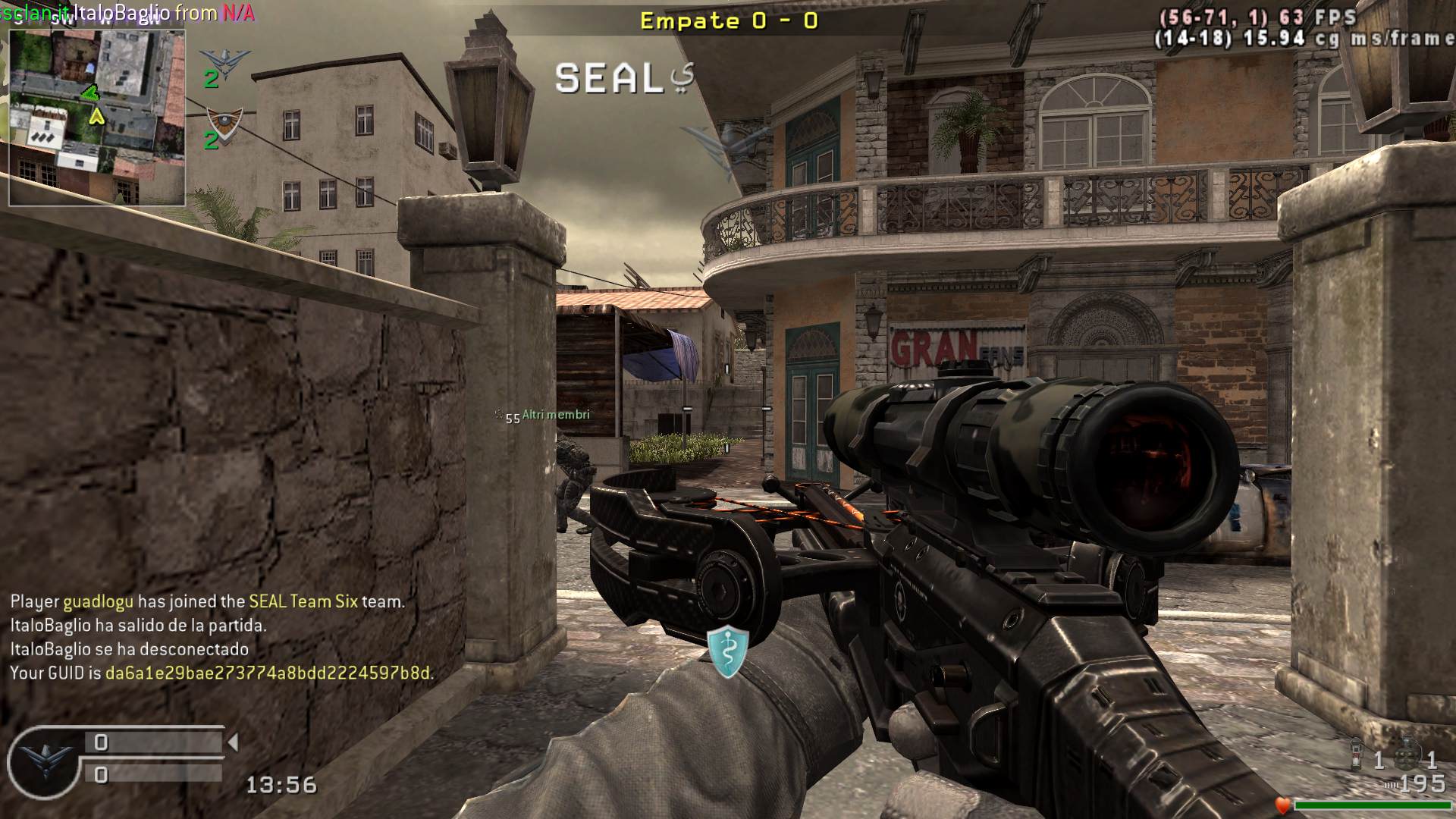Select the smoke grenade icon
This screenshot has height=819, width=1456.
tap(1357, 753)
